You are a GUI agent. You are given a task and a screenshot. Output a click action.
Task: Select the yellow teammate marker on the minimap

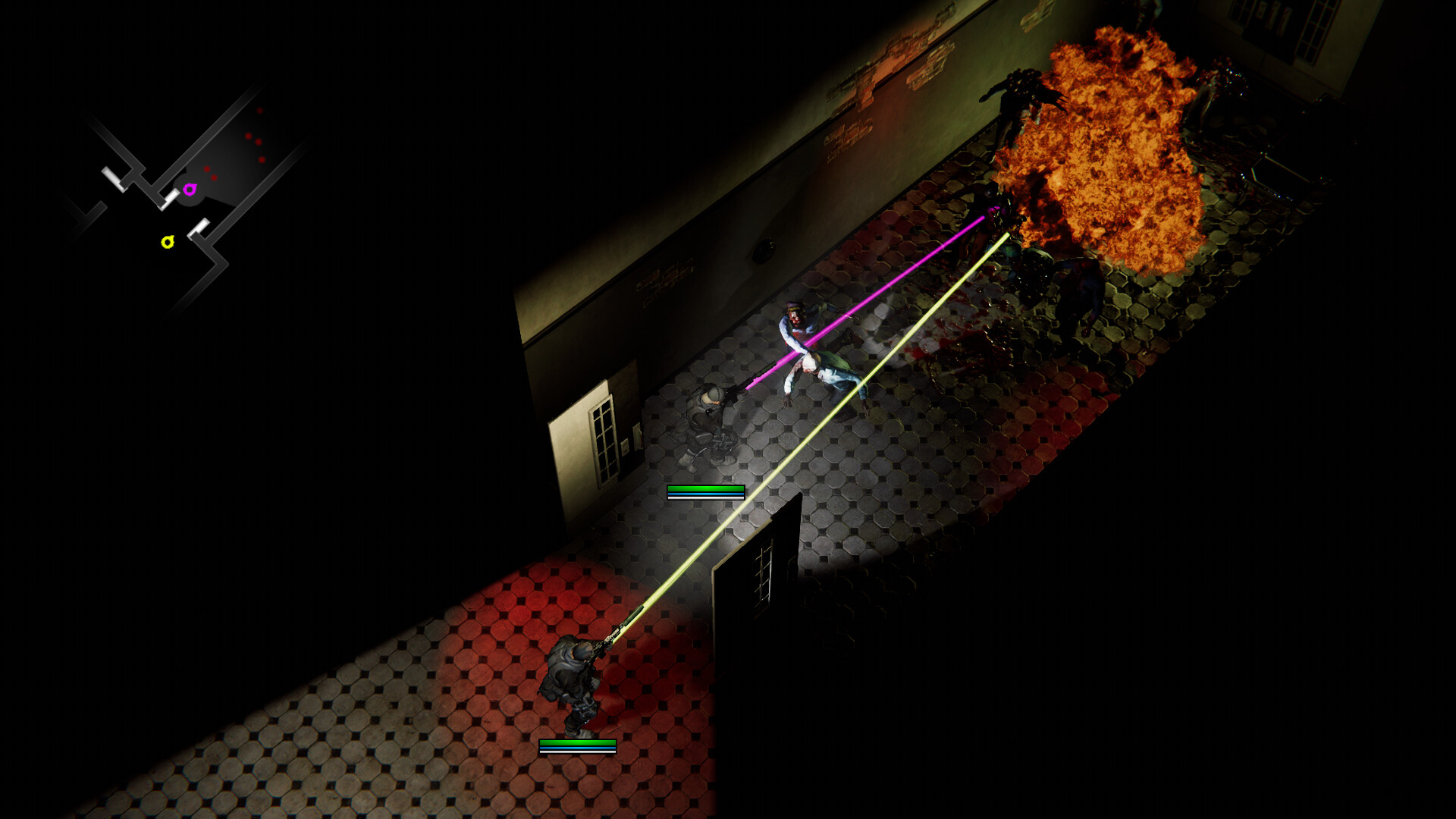click(168, 242)
